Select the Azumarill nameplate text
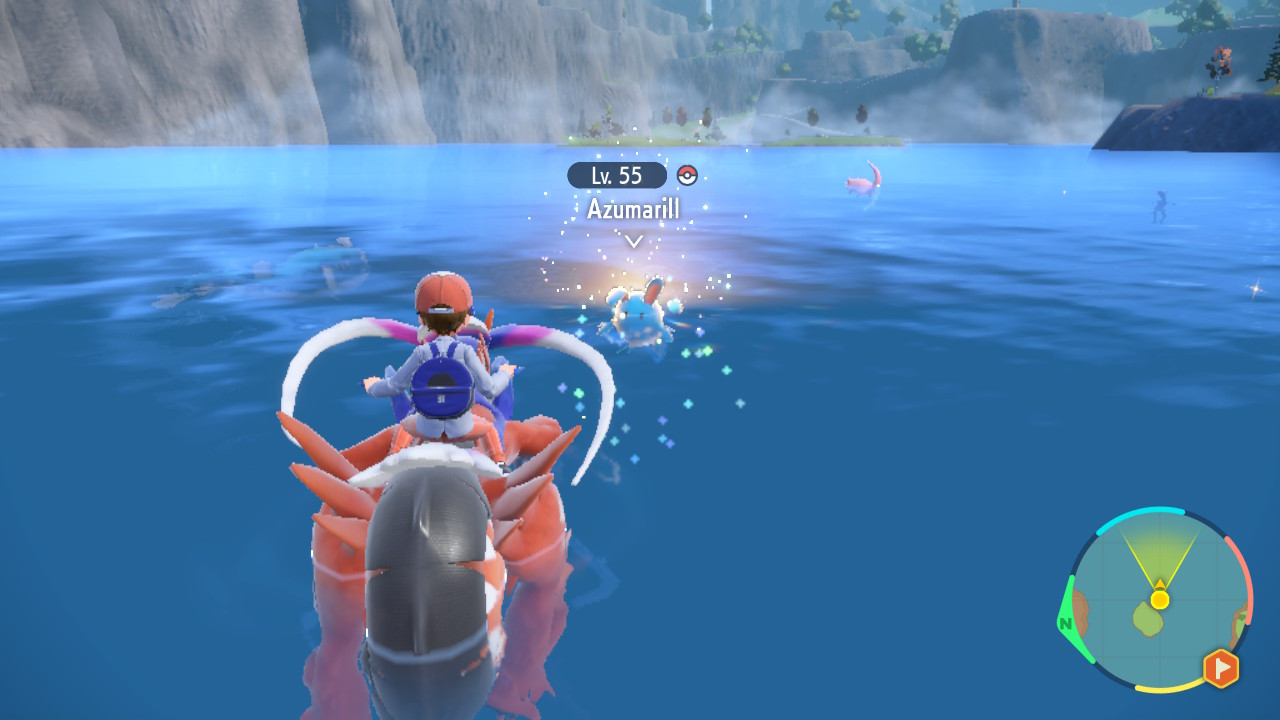The height and width of the screenshot is (720, 1280). coord(632,209)
